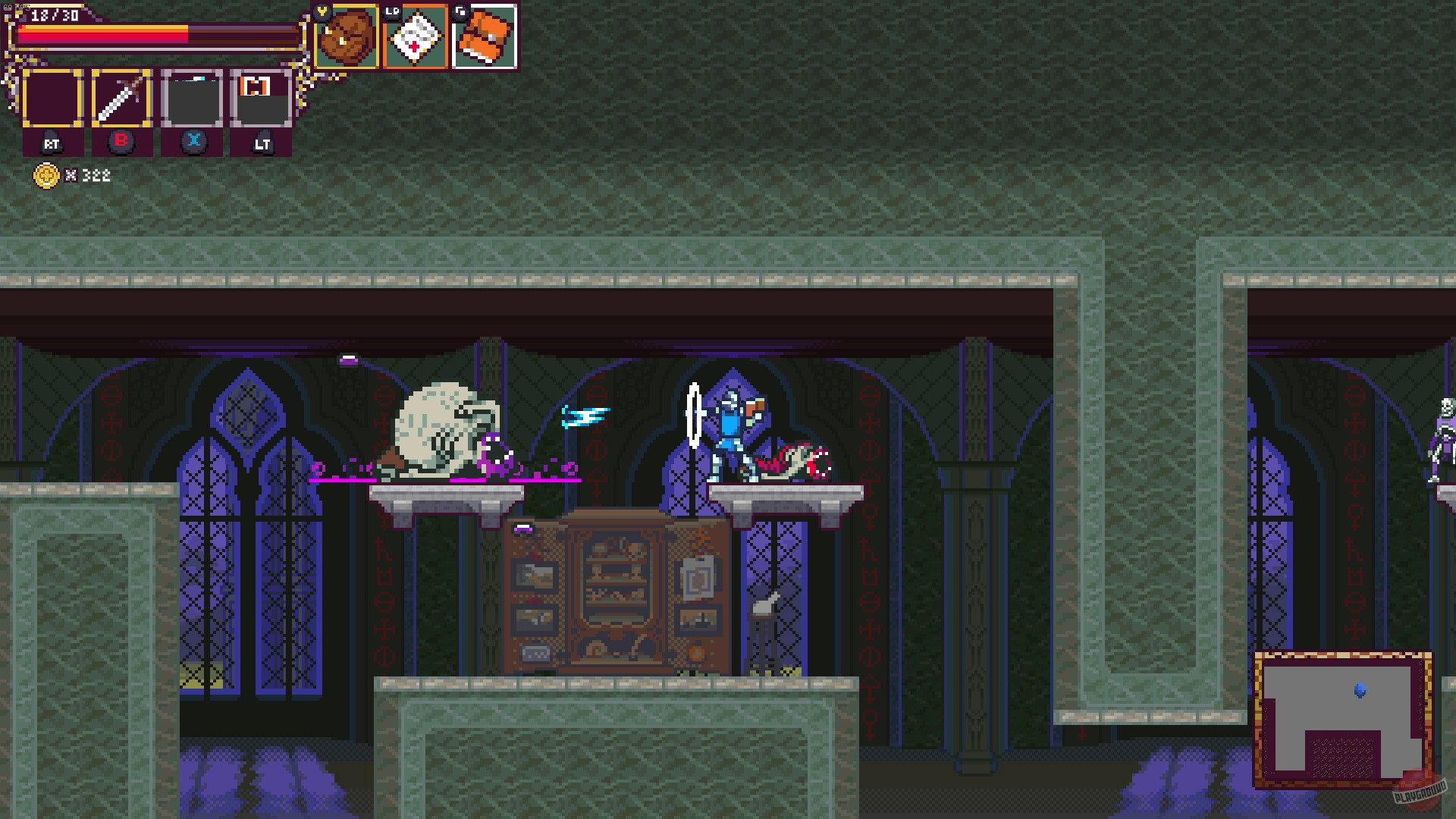Select the sword in the B weapon slot

click(119, 97)
